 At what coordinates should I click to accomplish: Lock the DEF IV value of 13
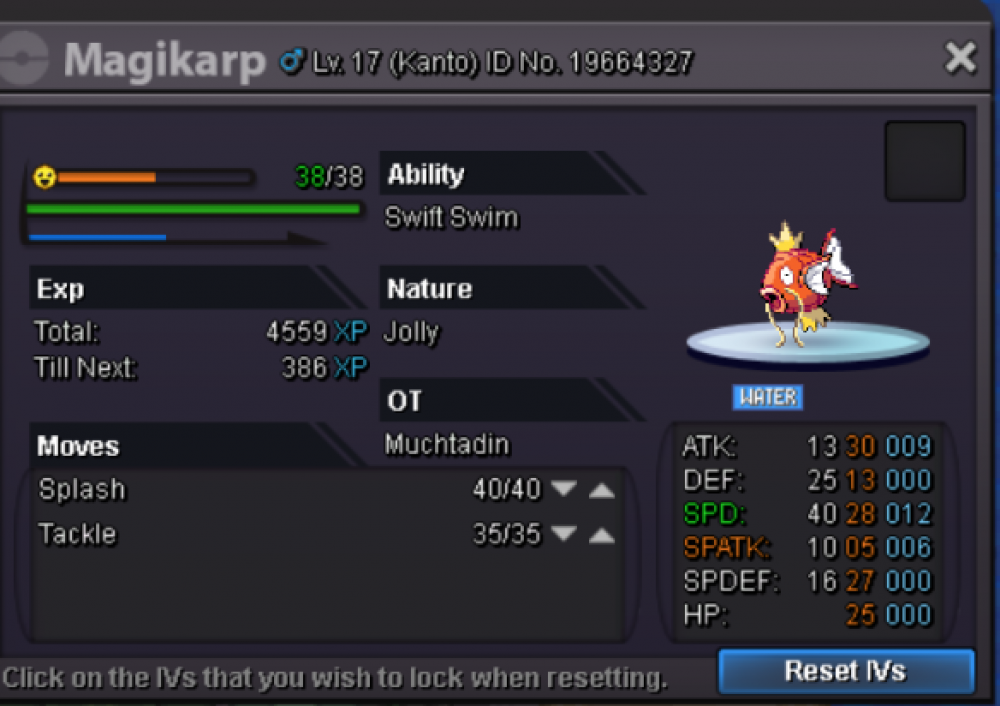(x=860, y=480)
